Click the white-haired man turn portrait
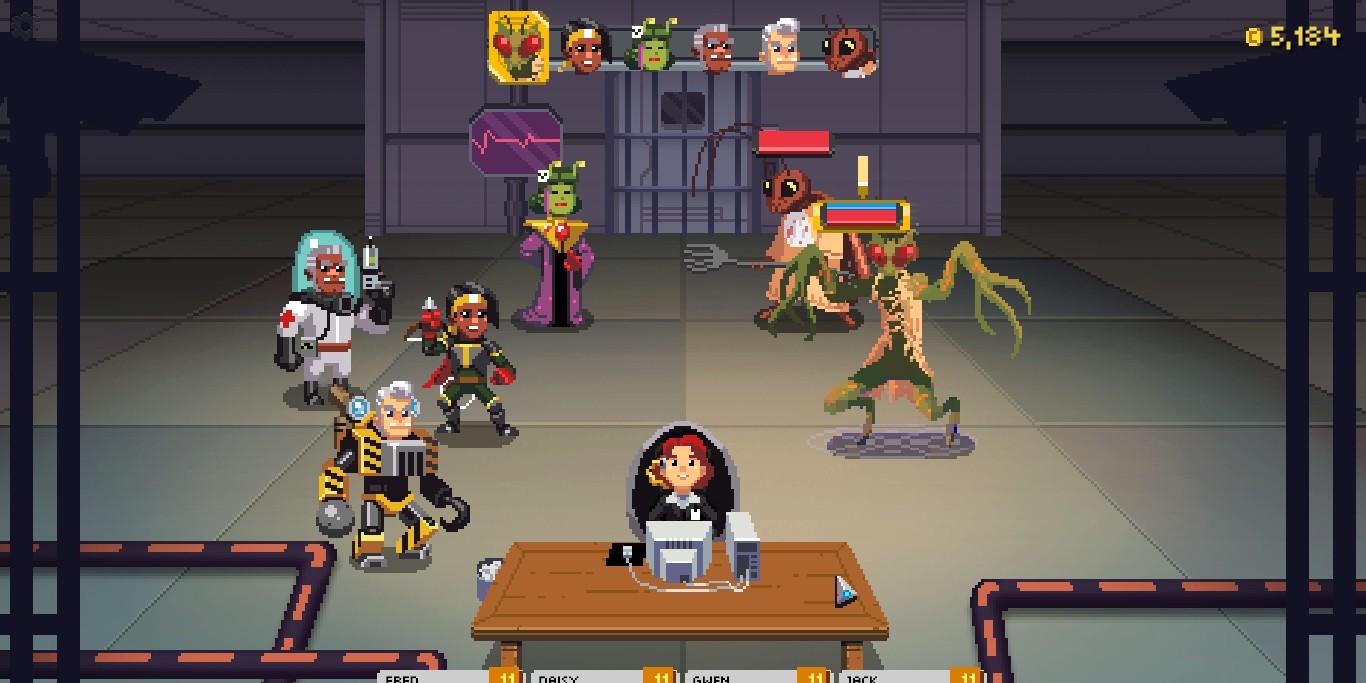This screenshot has width=1366, height=683. 781,47
